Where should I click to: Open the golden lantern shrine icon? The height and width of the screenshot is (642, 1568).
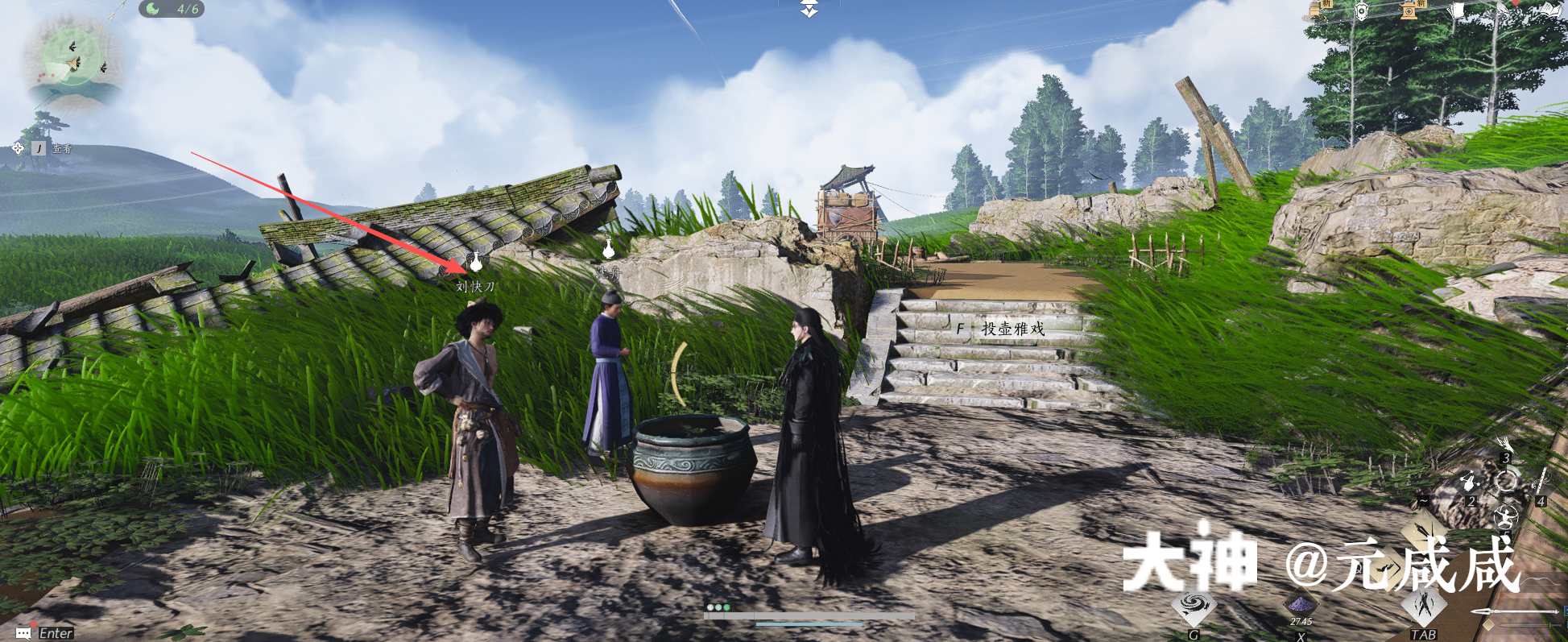coord(1410,10)
